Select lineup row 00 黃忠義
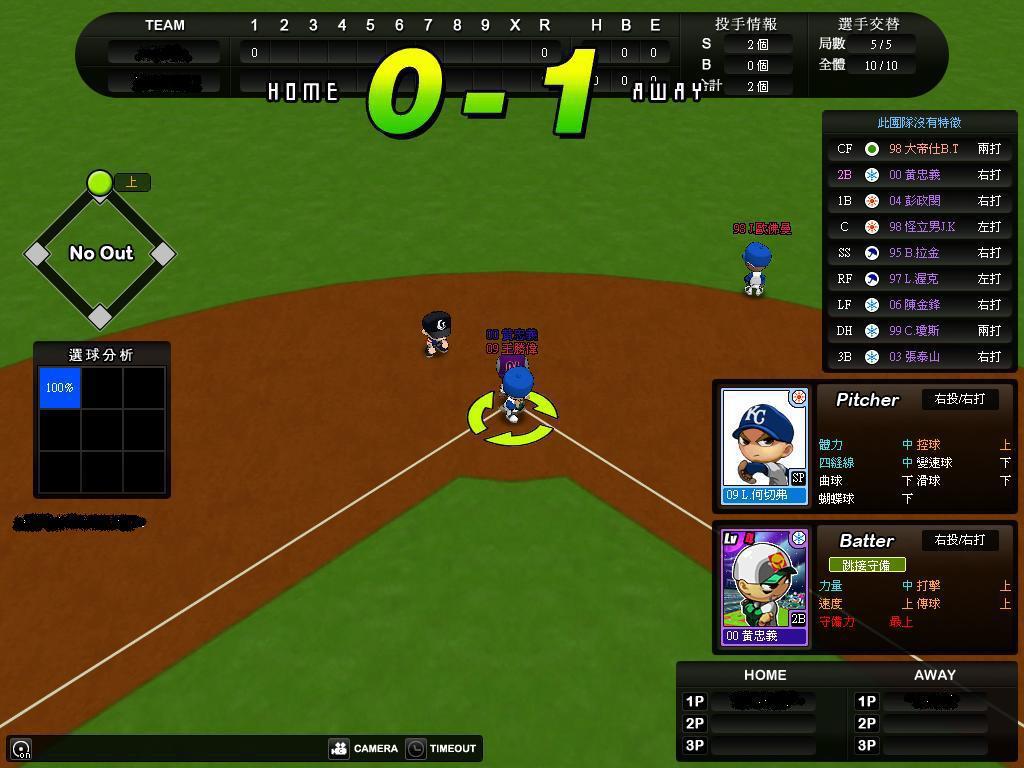Image resolution: width=1024 pixels, height=768 pixels. tap(920, 175)
